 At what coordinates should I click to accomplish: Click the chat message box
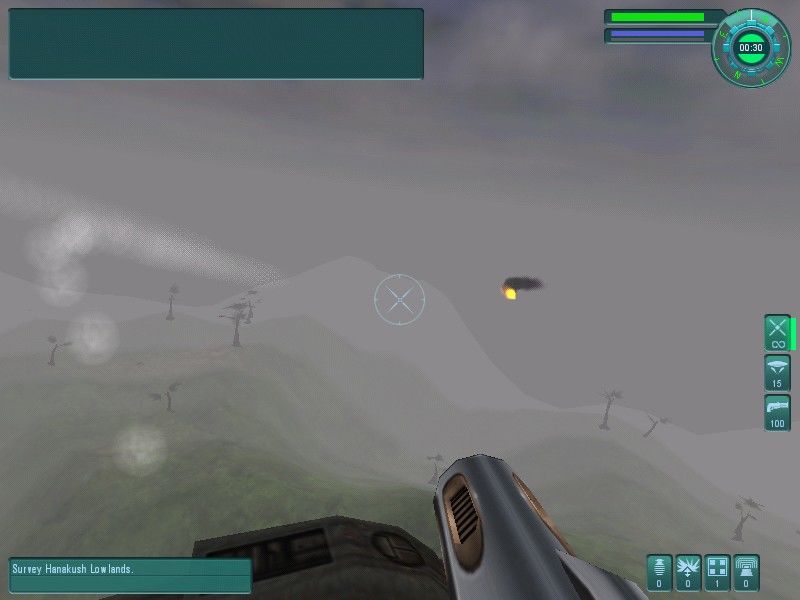point(216,44)
